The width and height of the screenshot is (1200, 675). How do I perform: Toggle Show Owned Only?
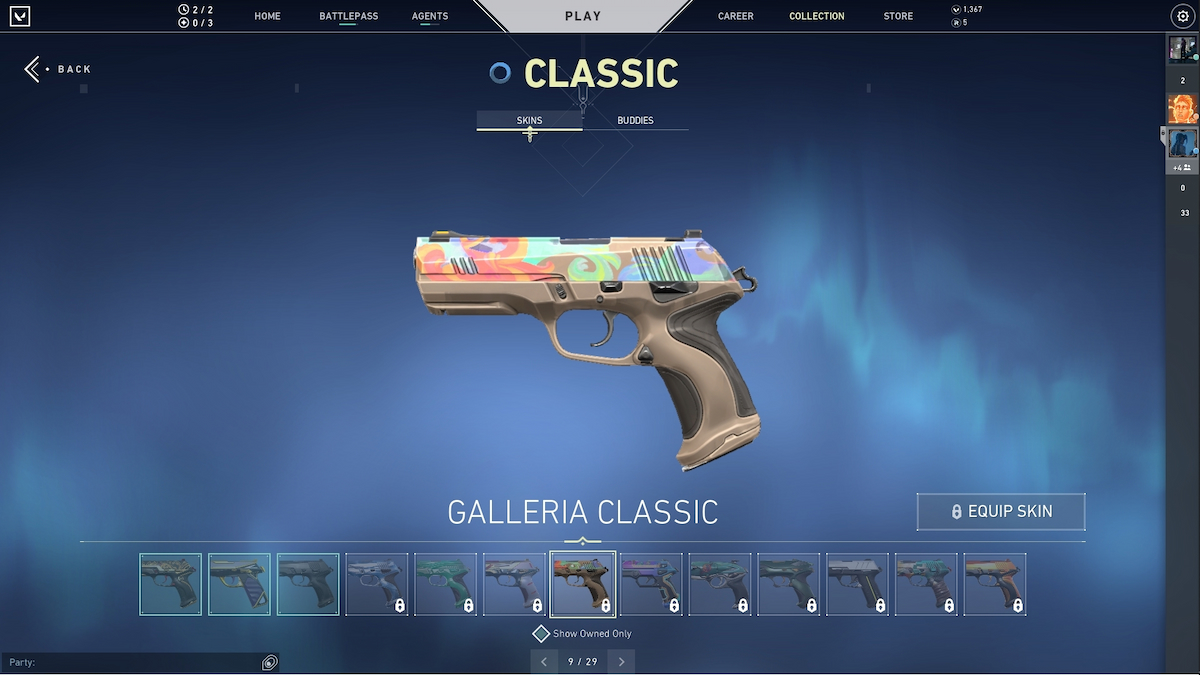pos(541,634)
